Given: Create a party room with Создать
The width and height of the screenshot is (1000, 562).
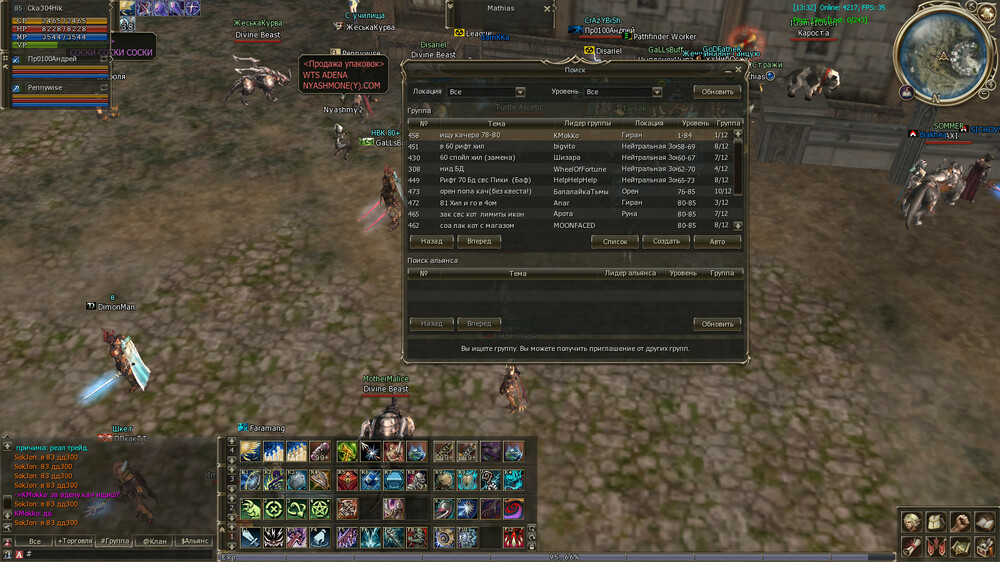Looking at the screenshot, I should [666, 241].
